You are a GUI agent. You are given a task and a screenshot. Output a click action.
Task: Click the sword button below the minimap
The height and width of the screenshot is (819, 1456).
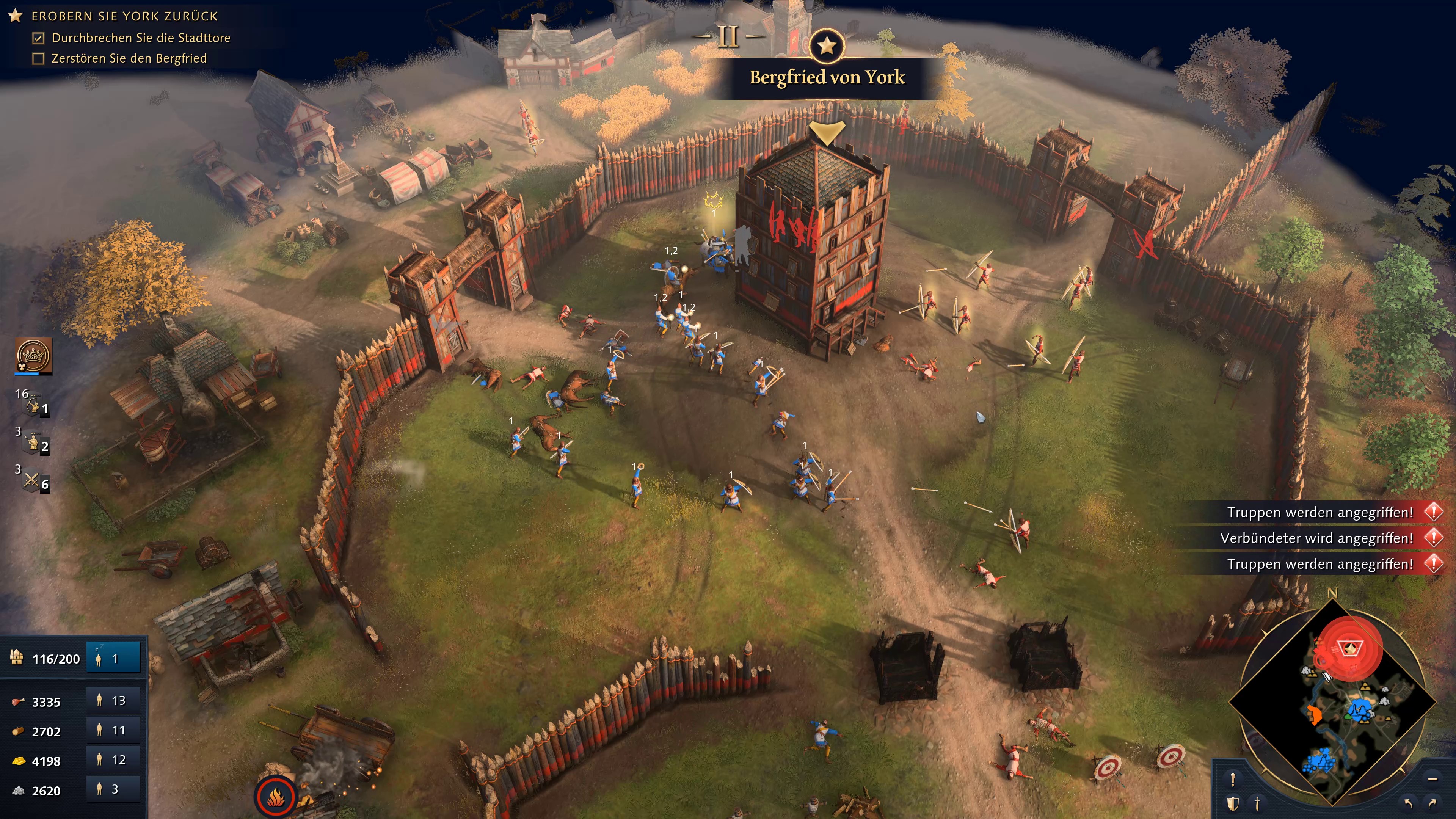click(x=1257, y=803)
